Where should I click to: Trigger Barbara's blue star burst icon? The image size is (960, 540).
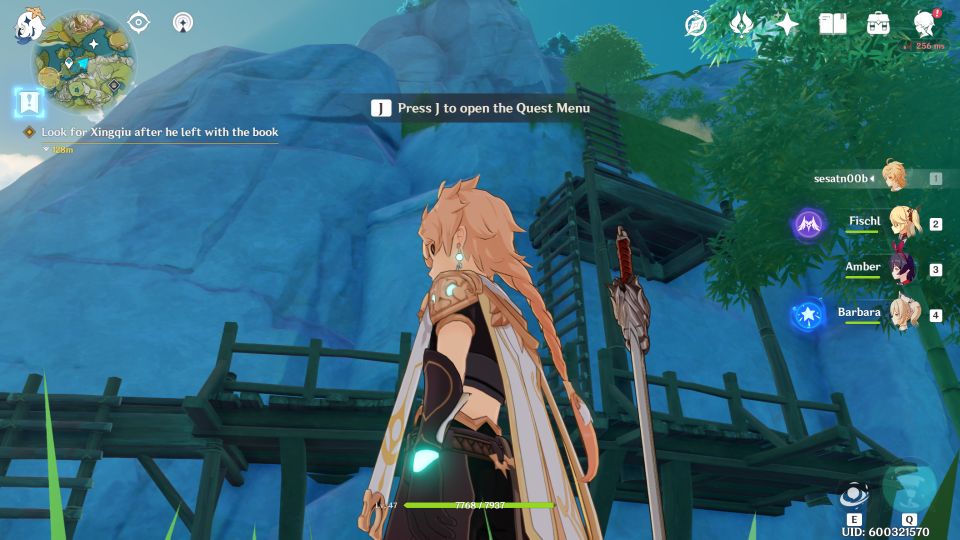coord(807,315)
